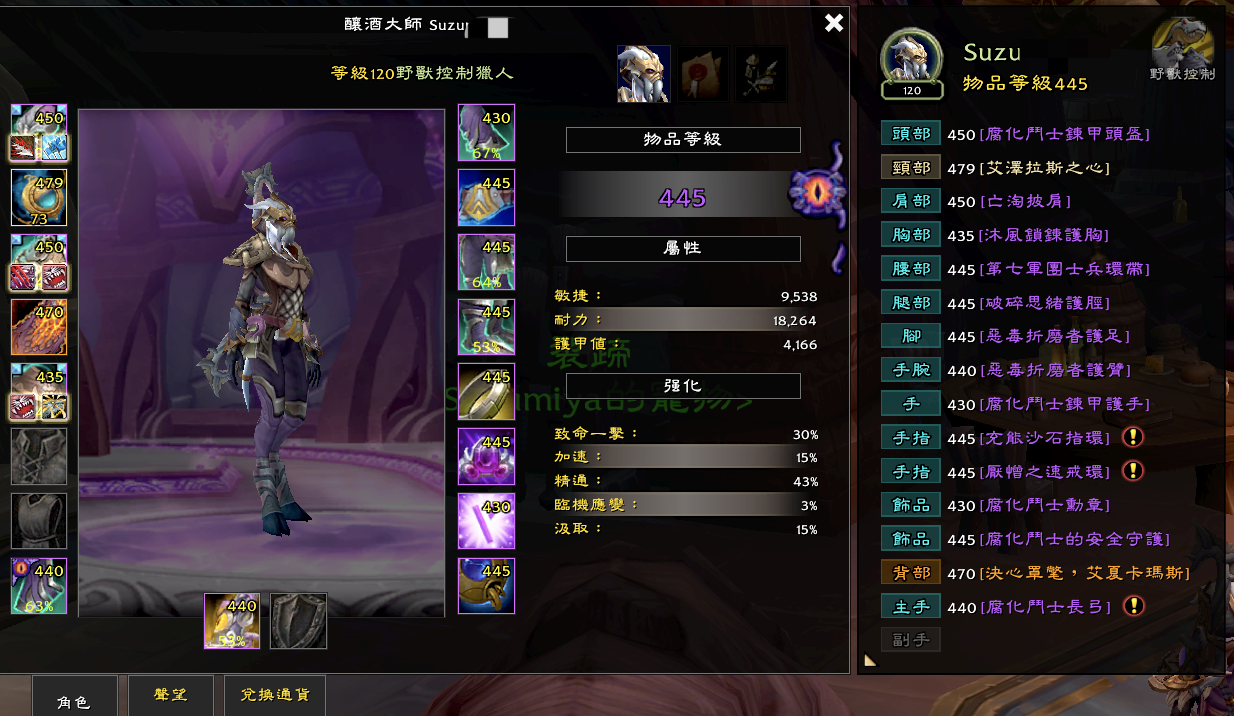
Task: Show the character stats pane portrait icon
Action: click(x=643, y=73)
